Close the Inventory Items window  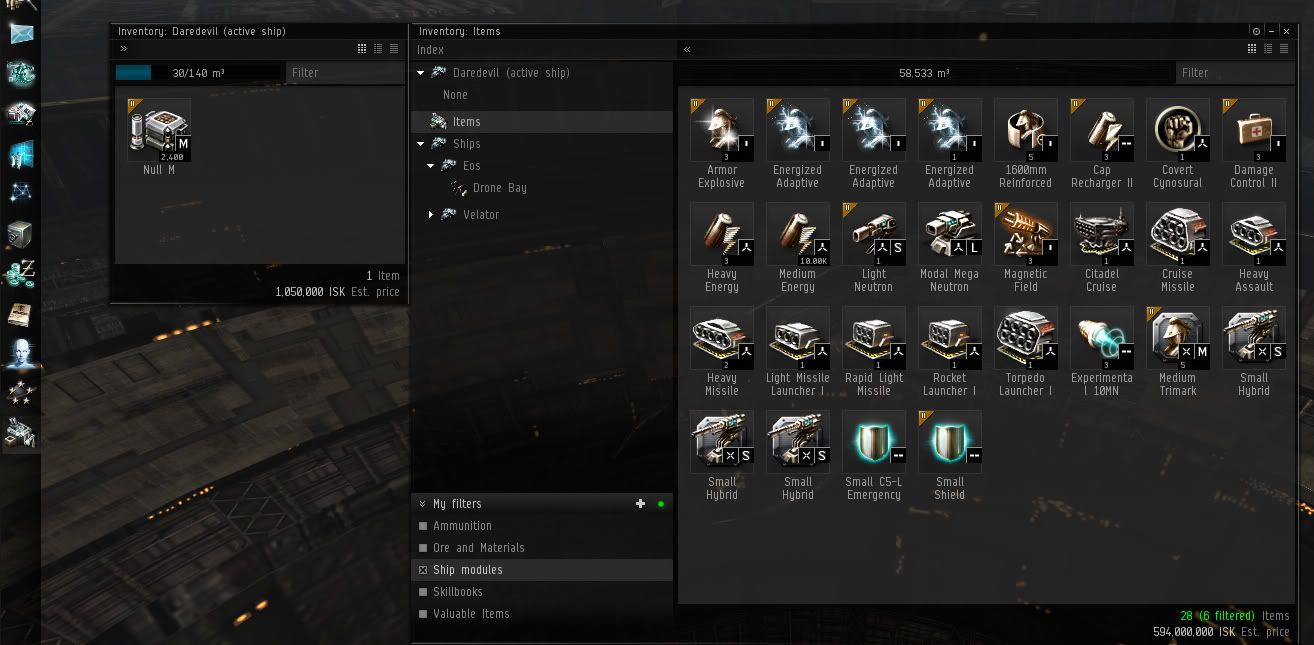[x=1287, y=32]
